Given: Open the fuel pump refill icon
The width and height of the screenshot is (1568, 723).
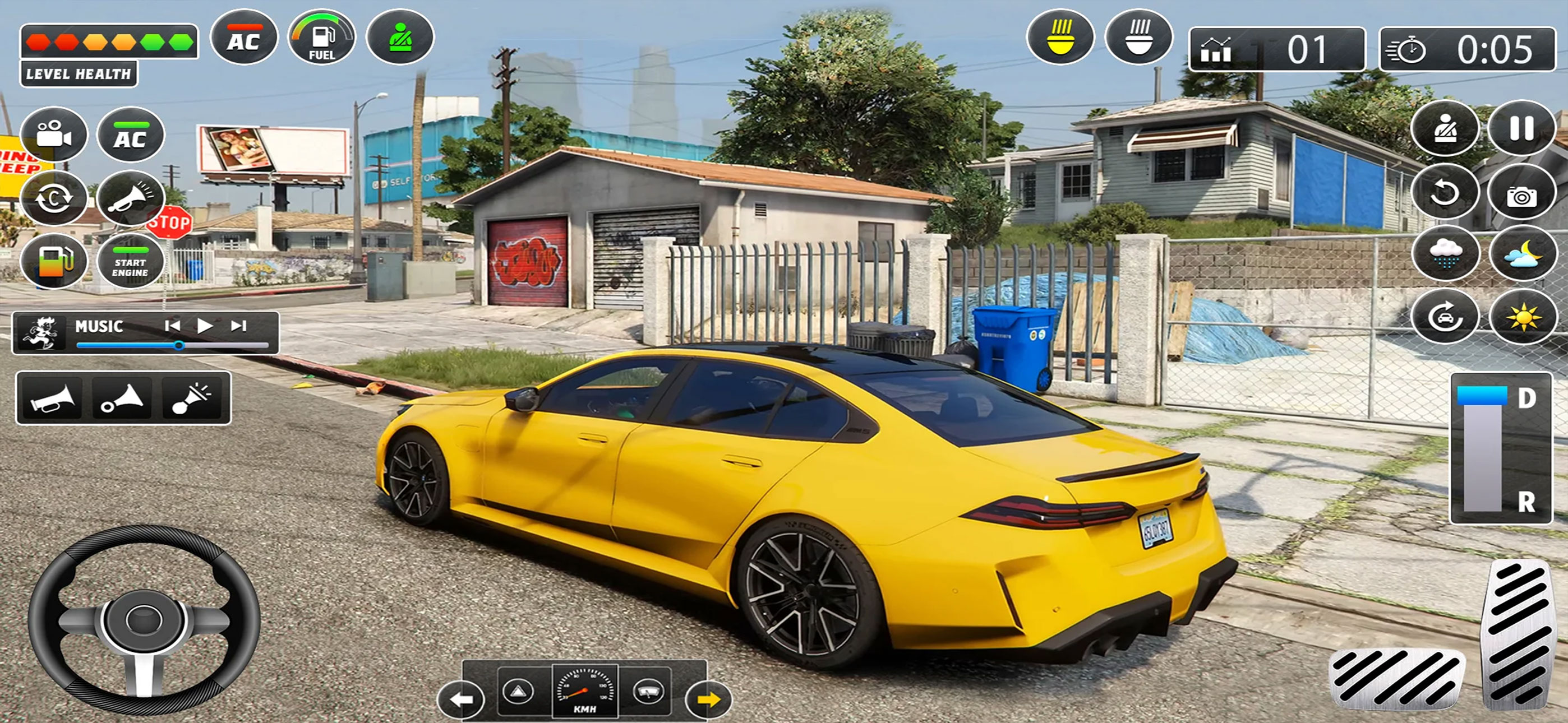Looking at the screenshot, I should [54, 262].
